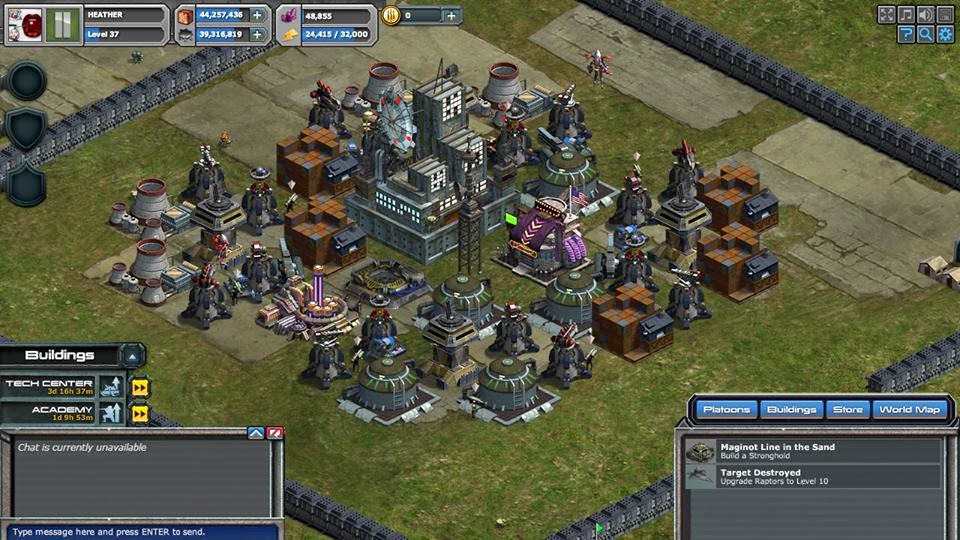Click the red chat pop-out button

click(275, 433)
